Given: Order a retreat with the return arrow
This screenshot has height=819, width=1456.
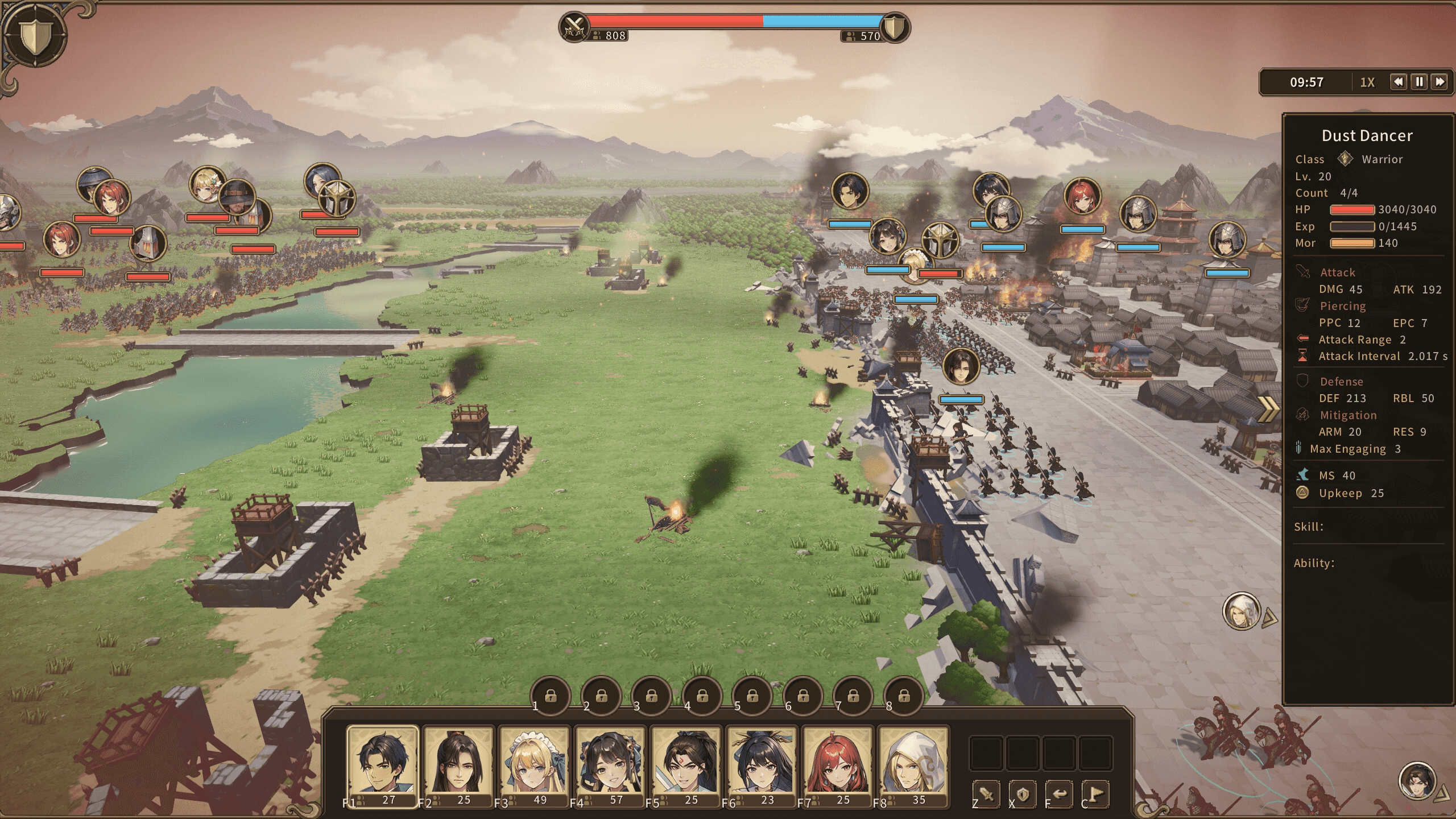Looking at the screenshot, I should [x=1059, y=794].
